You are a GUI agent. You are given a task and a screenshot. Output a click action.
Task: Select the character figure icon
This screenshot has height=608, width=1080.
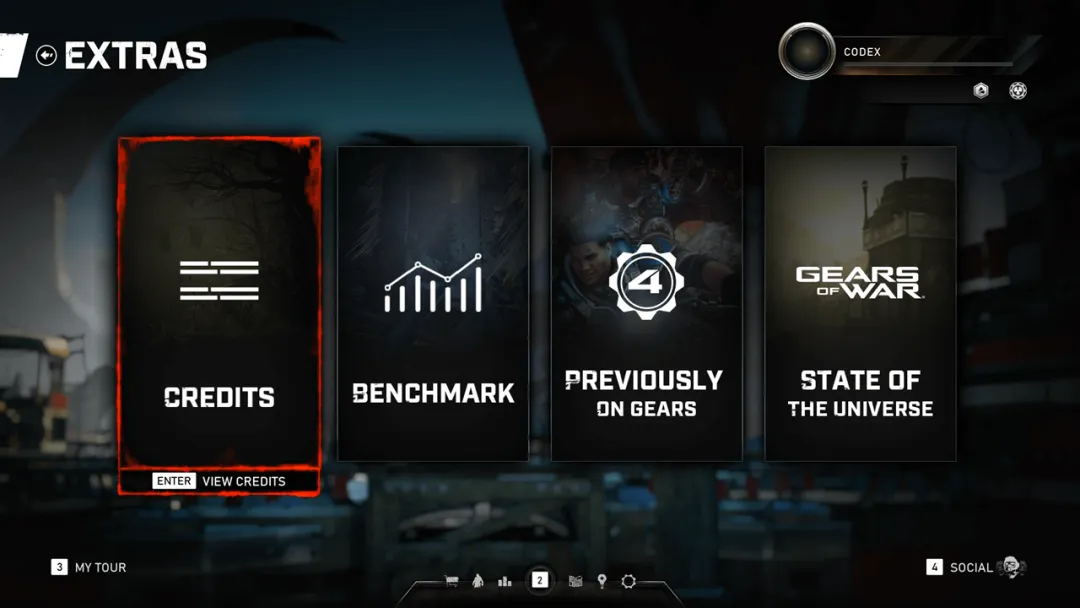click(478, 581)
